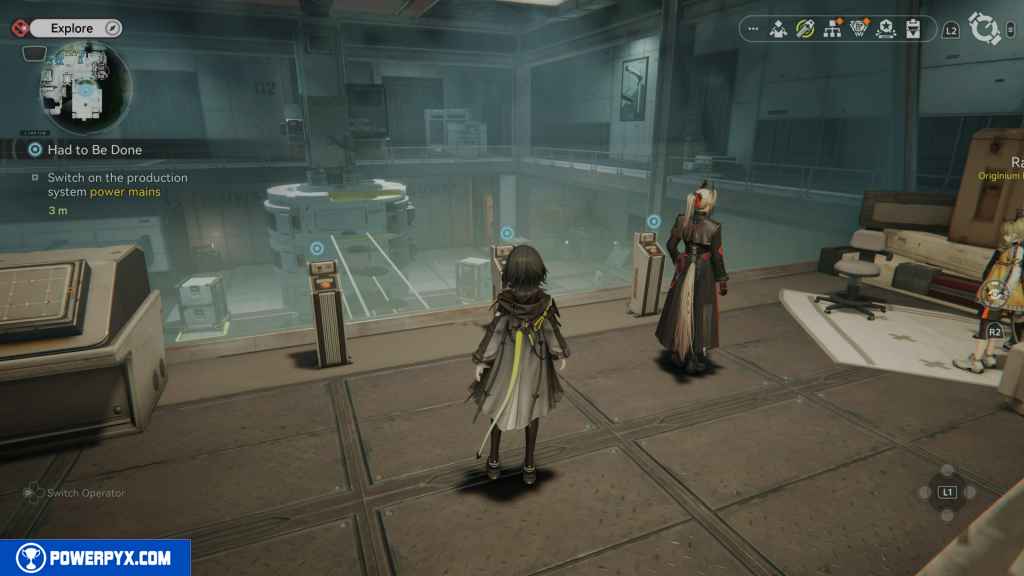Click the red icon beside Explore
The image size is (1024, 576).
(x=19, y=28)
